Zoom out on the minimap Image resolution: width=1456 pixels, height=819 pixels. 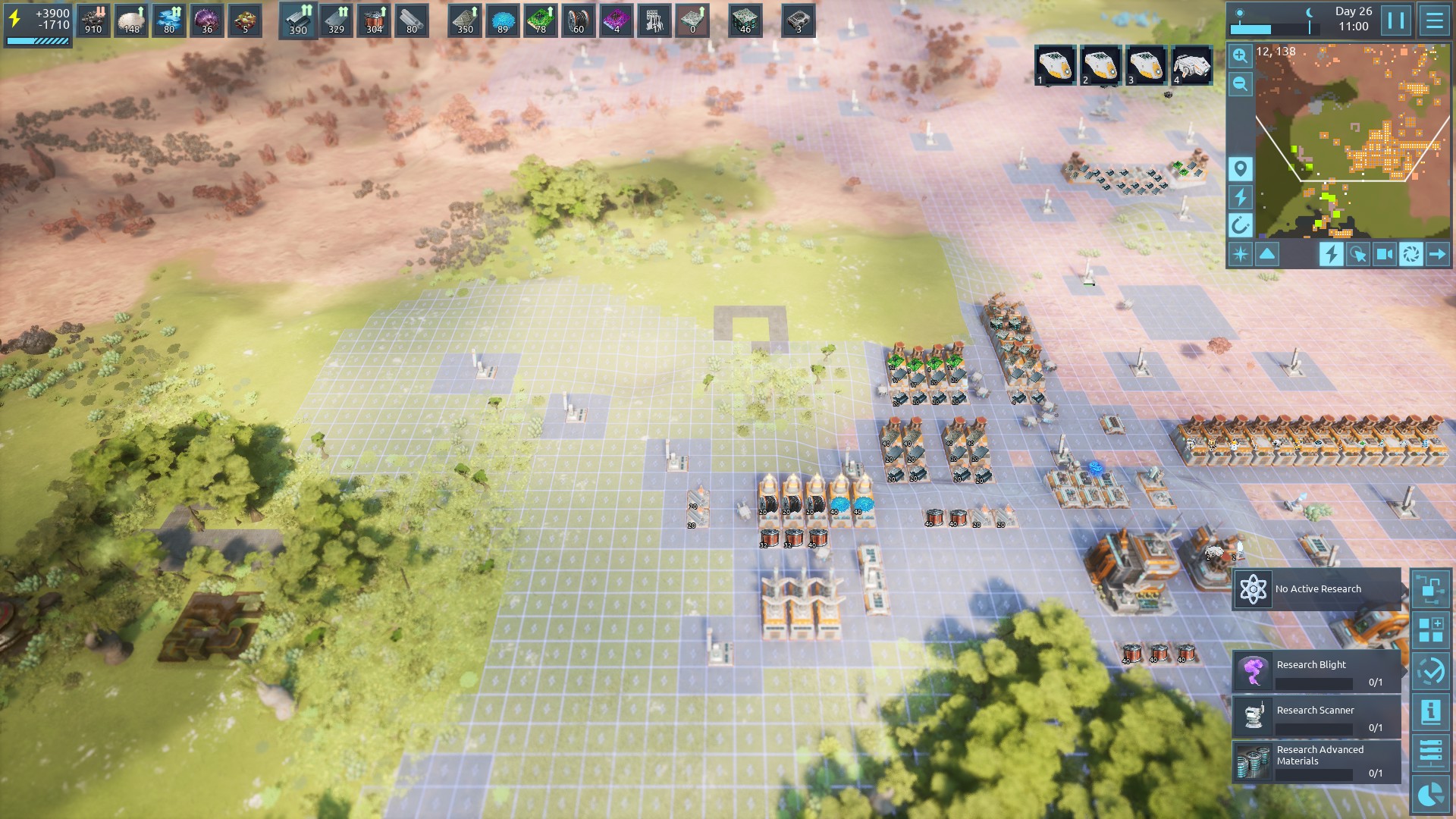pos(1240,84)
